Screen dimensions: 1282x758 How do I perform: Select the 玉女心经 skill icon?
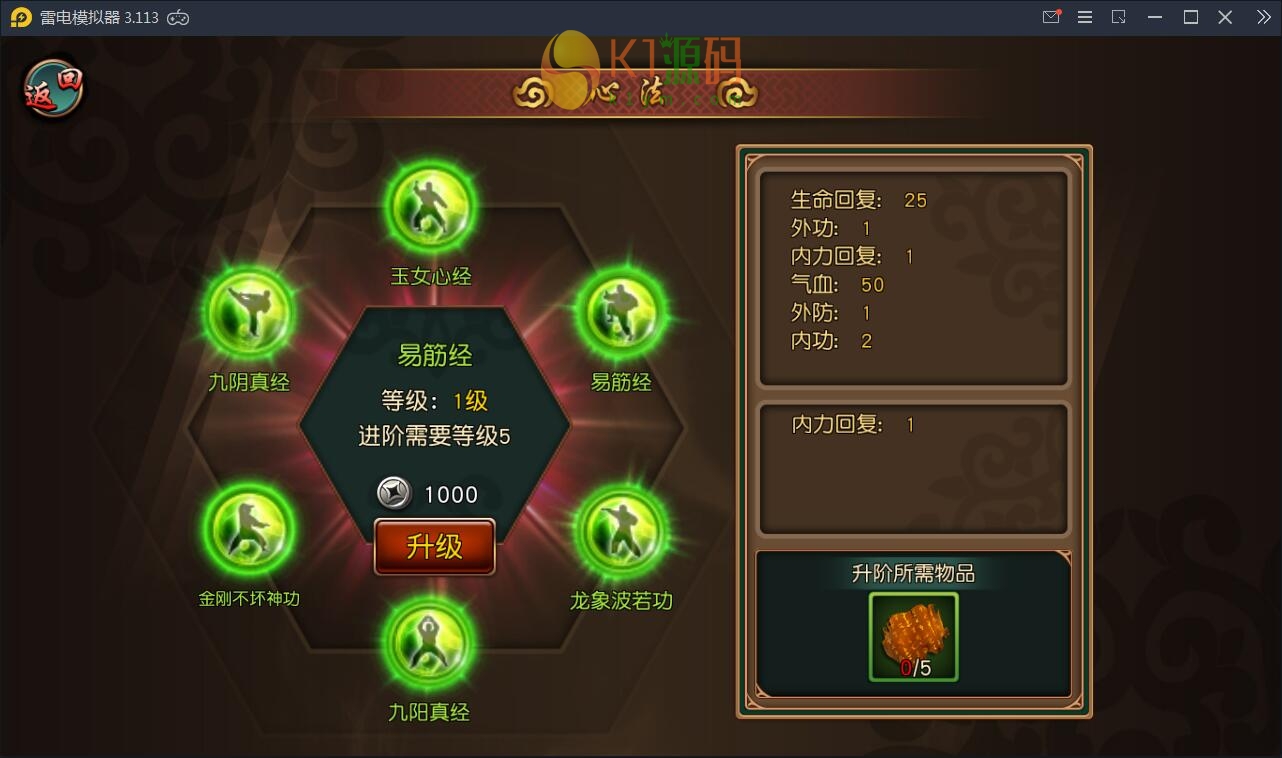[432, 205]
